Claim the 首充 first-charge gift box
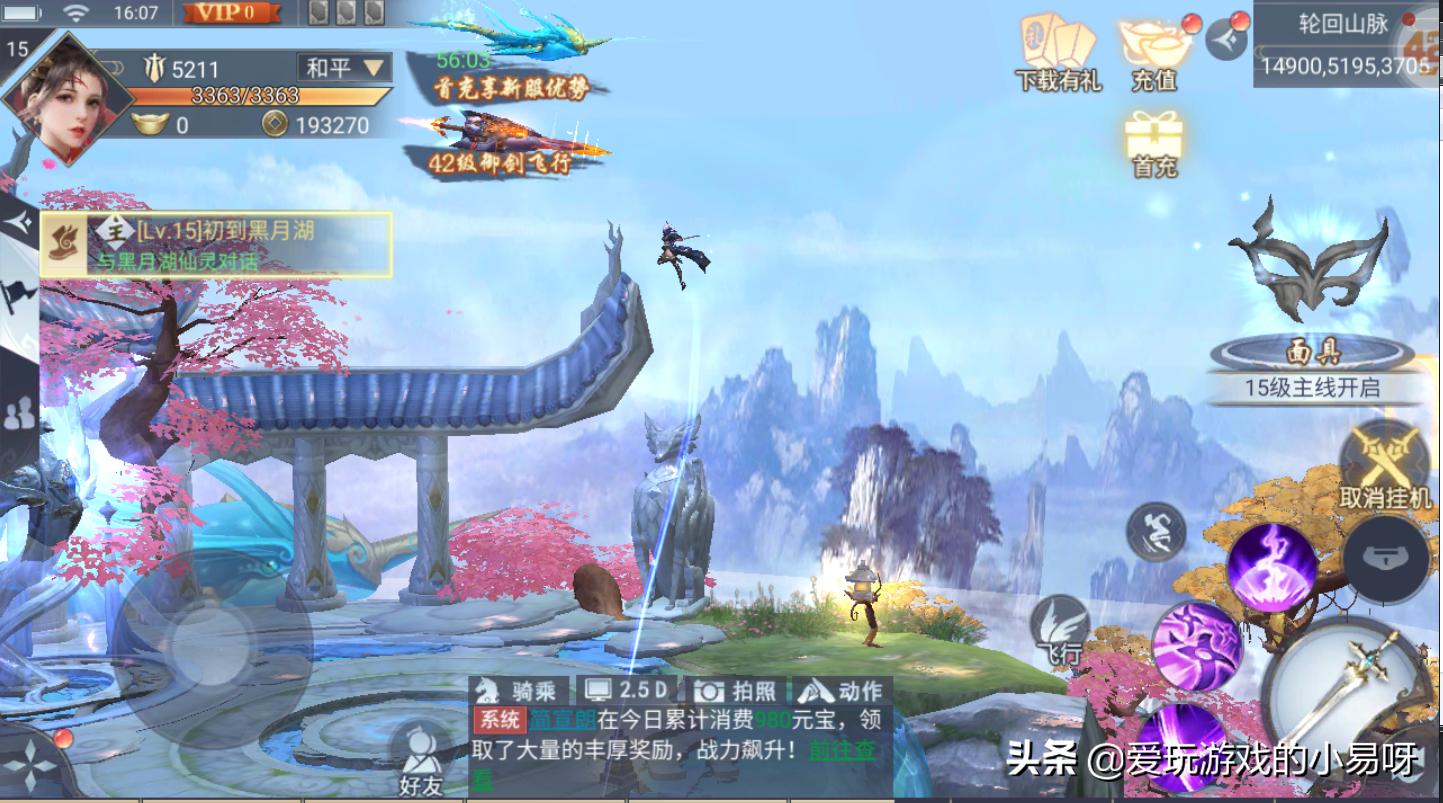Viewport: 1443px width, 803px height. (1155, 135)
